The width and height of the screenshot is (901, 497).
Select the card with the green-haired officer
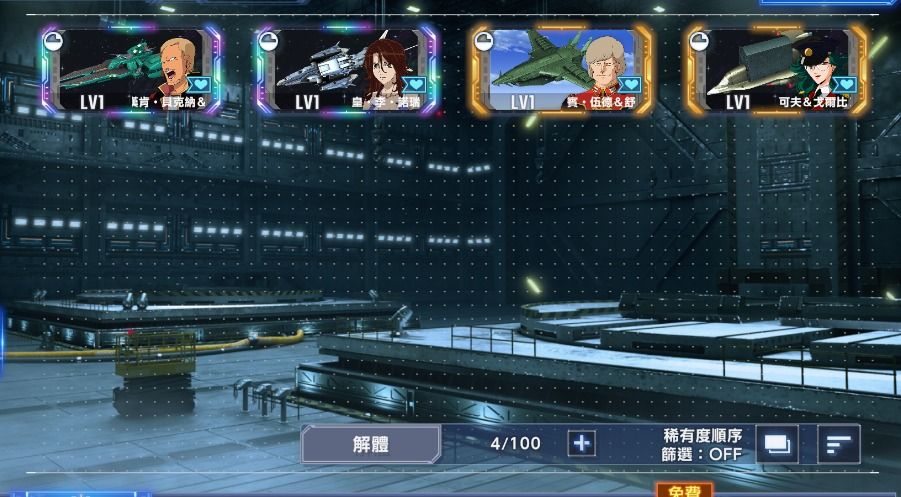(776, 69)
